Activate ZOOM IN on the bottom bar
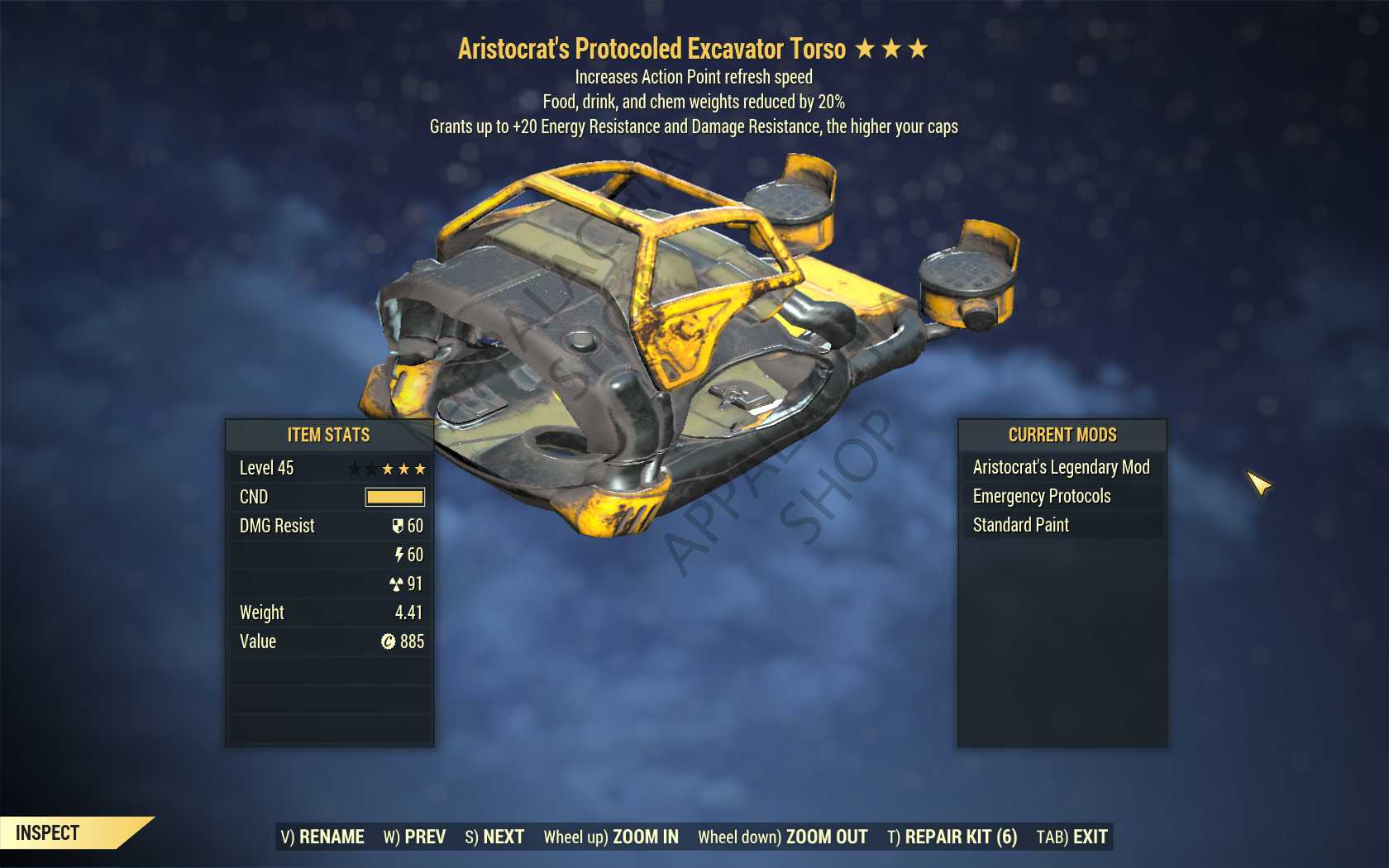Image resolution: width=1389 pixels, height=868 pixels. click(611, 837)
